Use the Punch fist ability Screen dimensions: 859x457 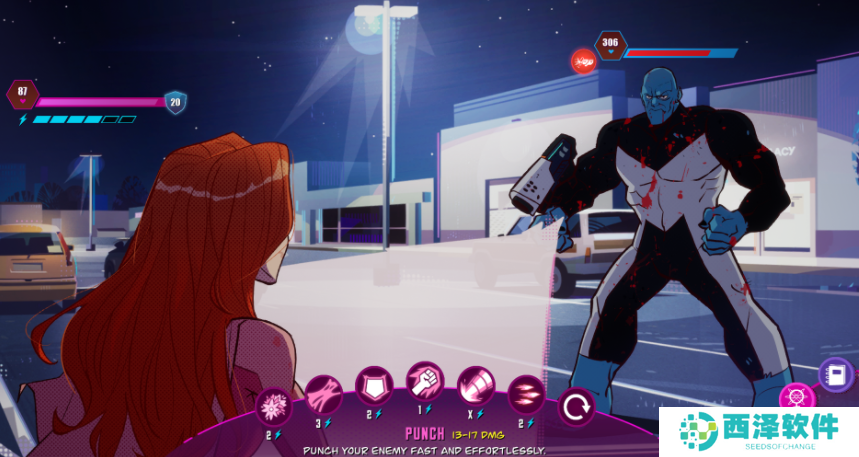tap(425, 381)
